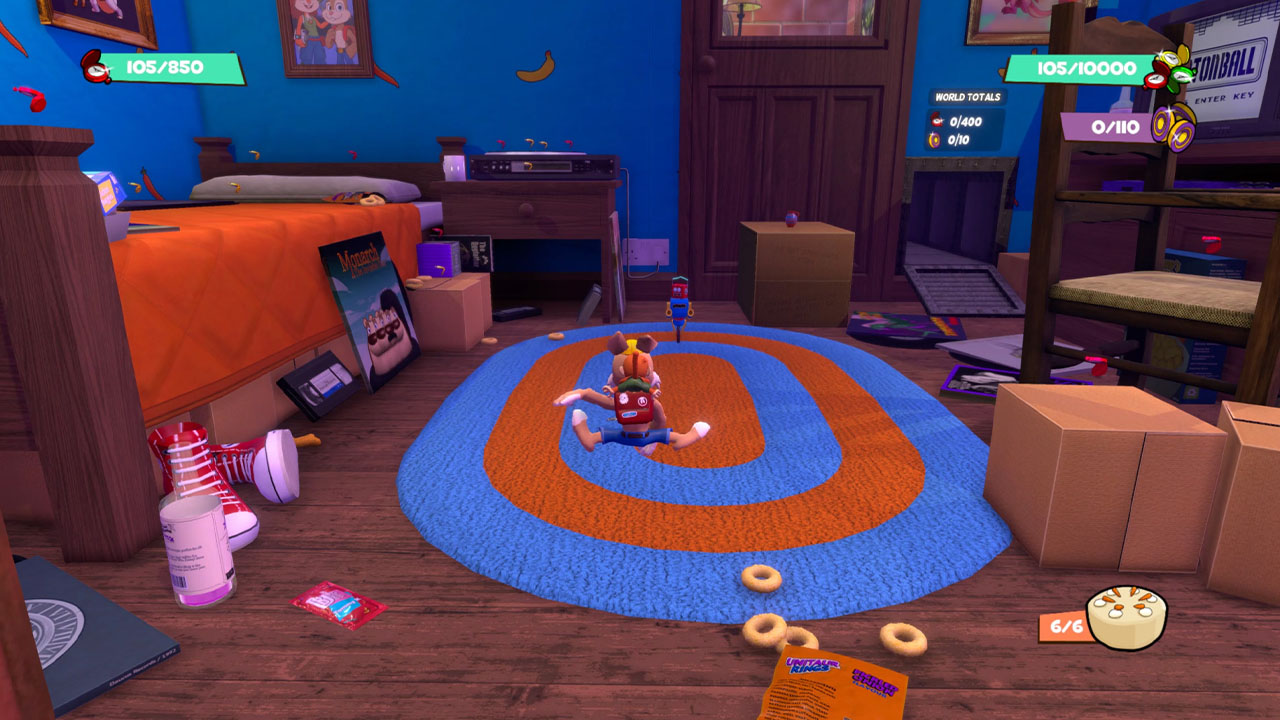Screen dimensions: 1280x720
Task: Open the World Totals panel header
Action: tap(969, 96)
